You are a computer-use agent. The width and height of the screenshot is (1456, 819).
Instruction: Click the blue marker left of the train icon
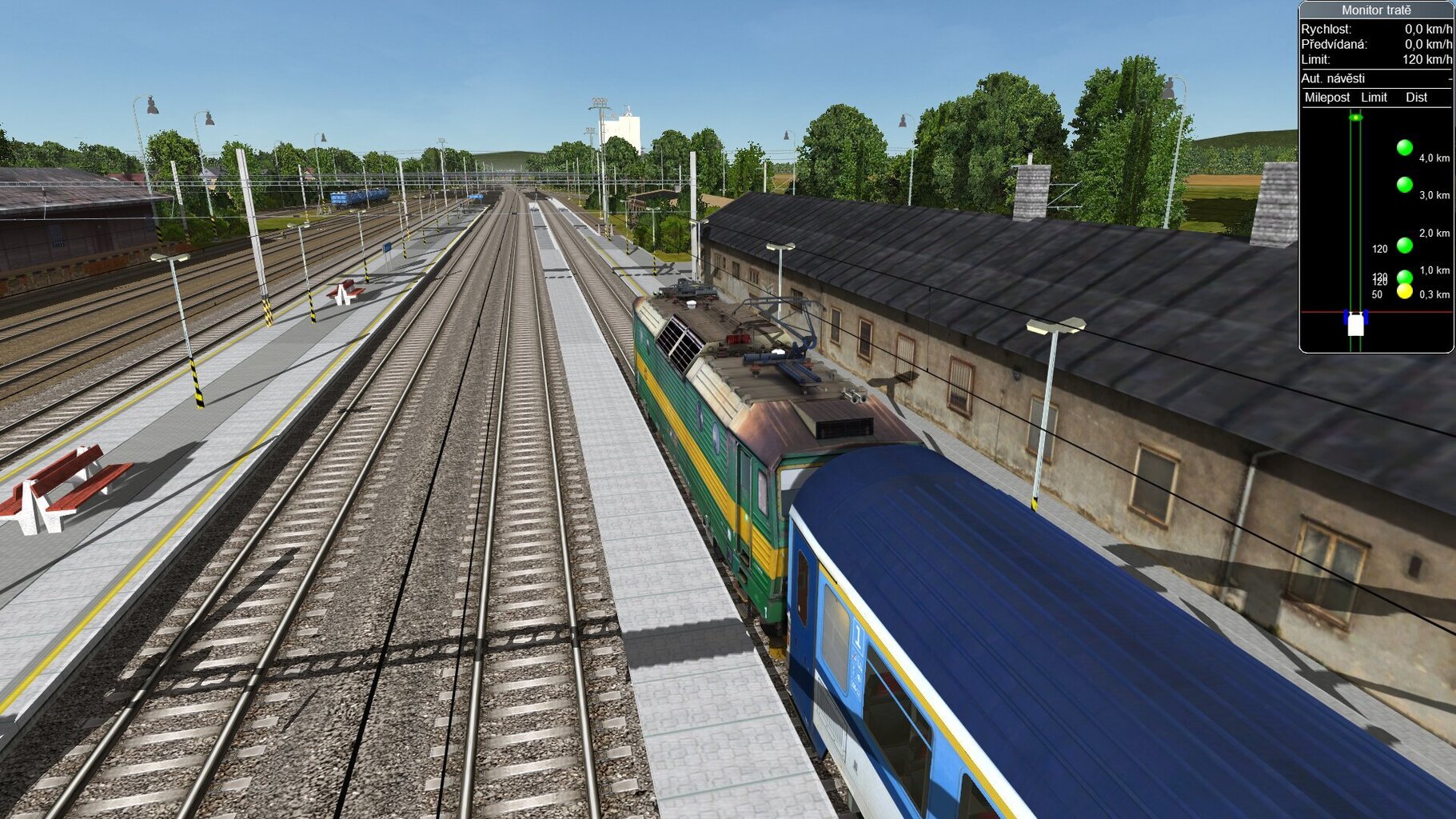pyautogui.click(x=1346, y=318)
